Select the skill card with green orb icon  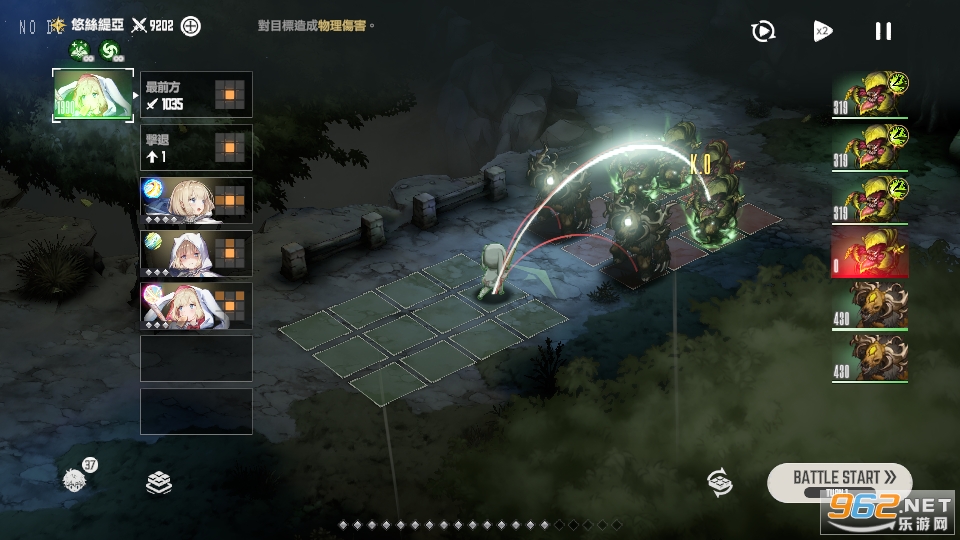(196, 254)
